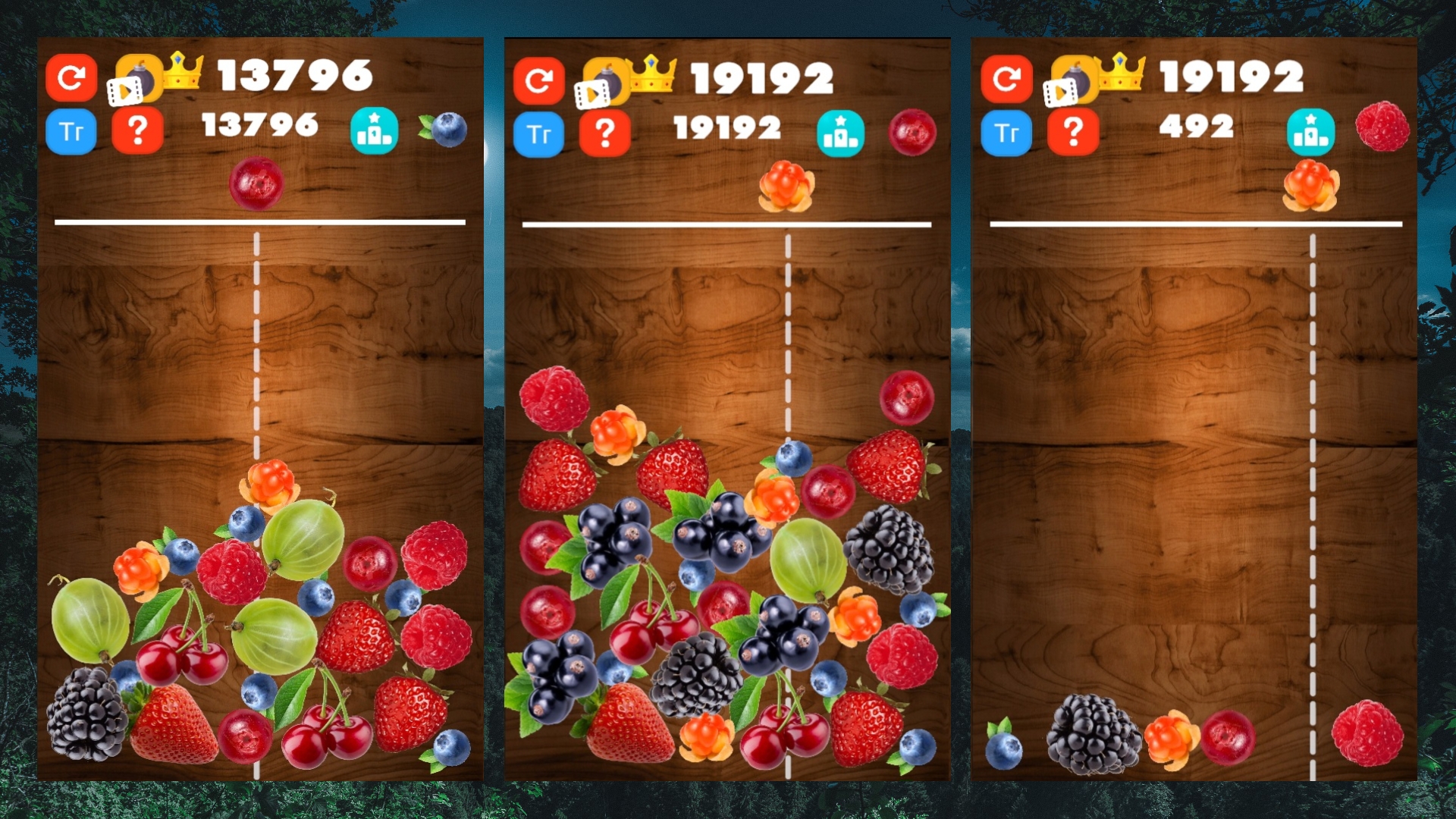Tap the falling cloudberry above the middle board
This screenshot has width=1456, height=819.
(785, 186)
